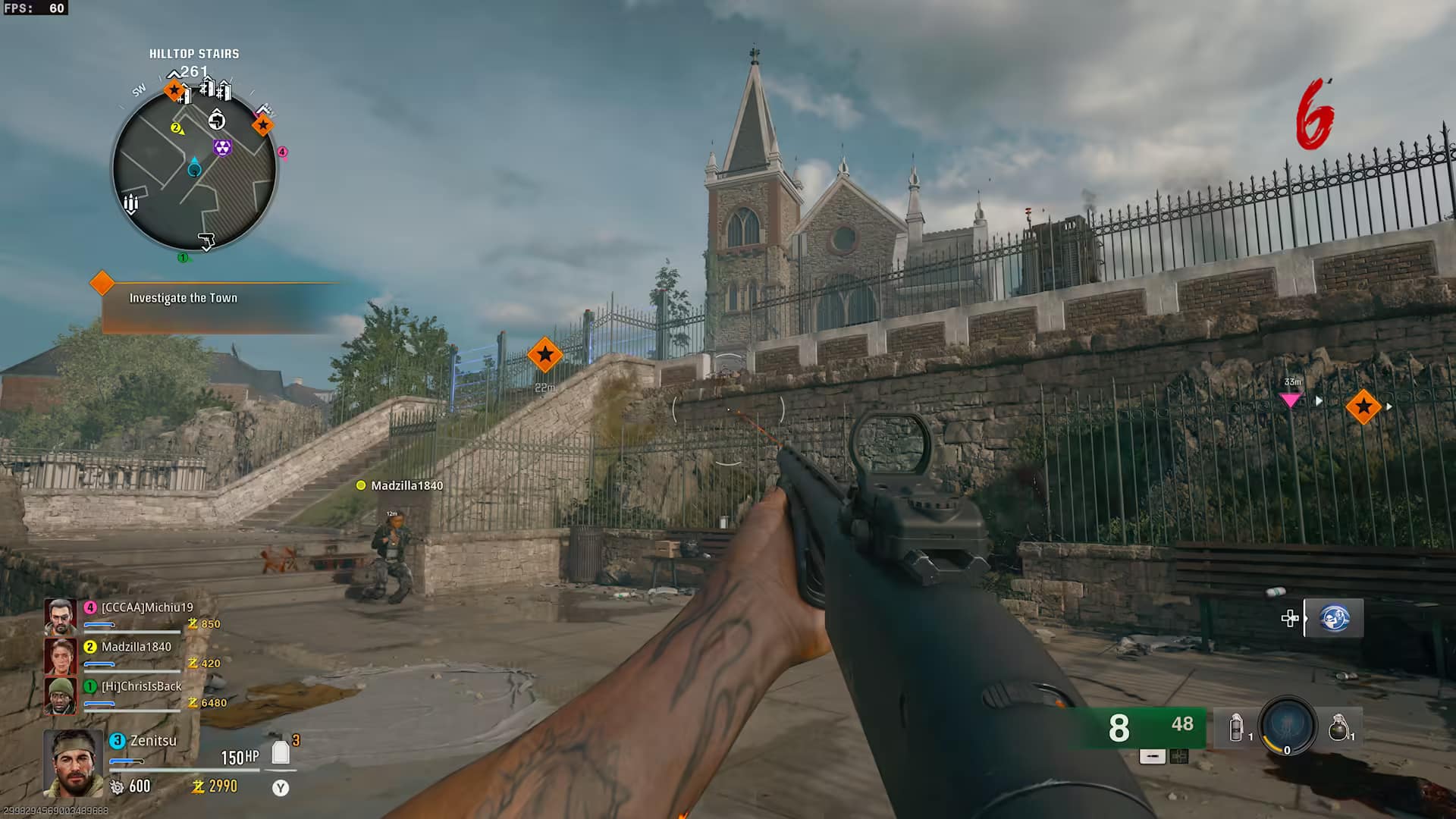Select [CCCAA]Michiu19's character portrait

point(61,615)
